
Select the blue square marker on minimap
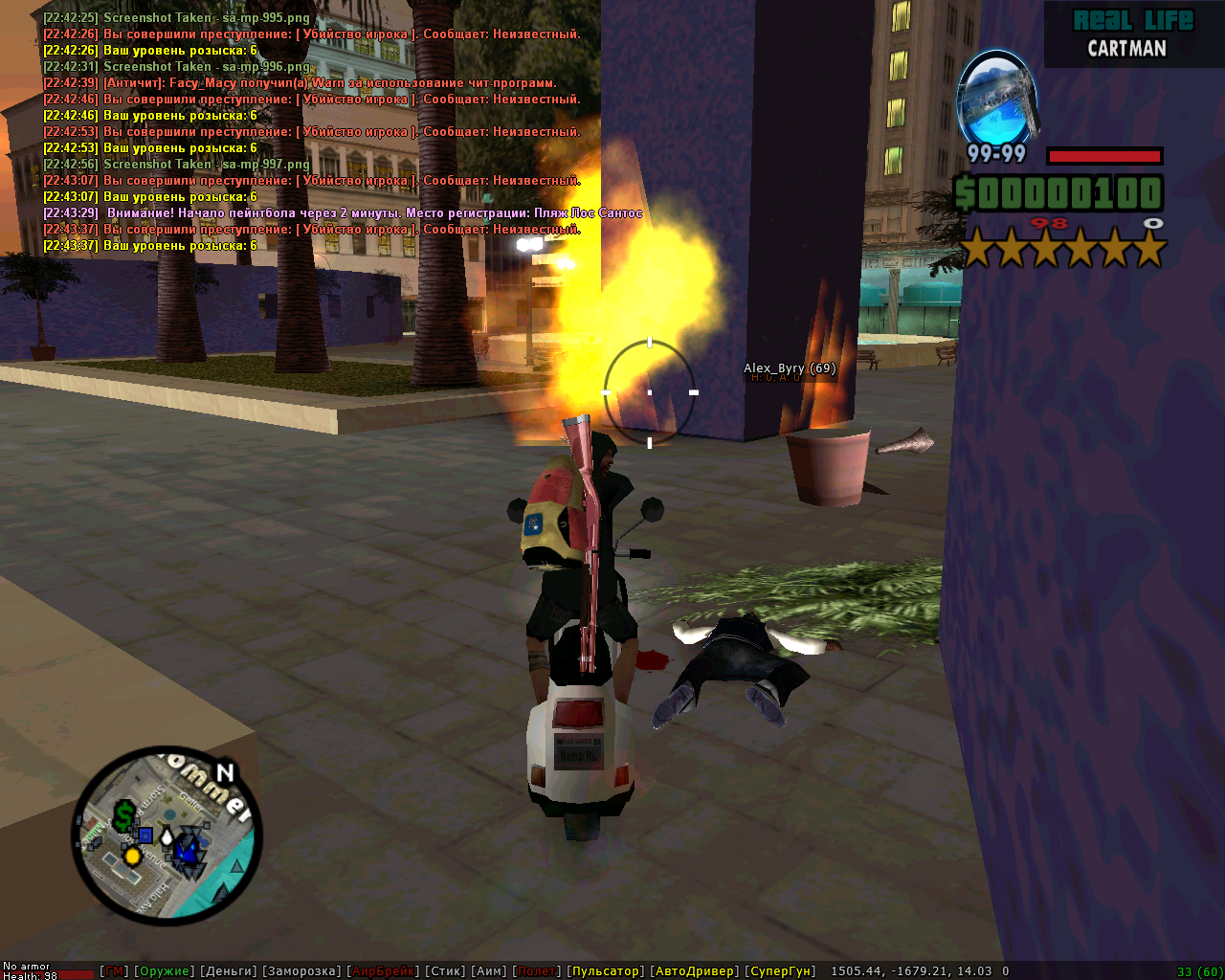click(145, 835)
